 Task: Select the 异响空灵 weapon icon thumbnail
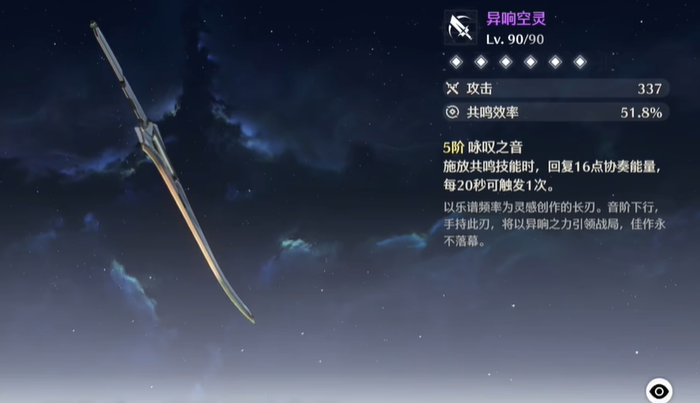pos(461,28)
